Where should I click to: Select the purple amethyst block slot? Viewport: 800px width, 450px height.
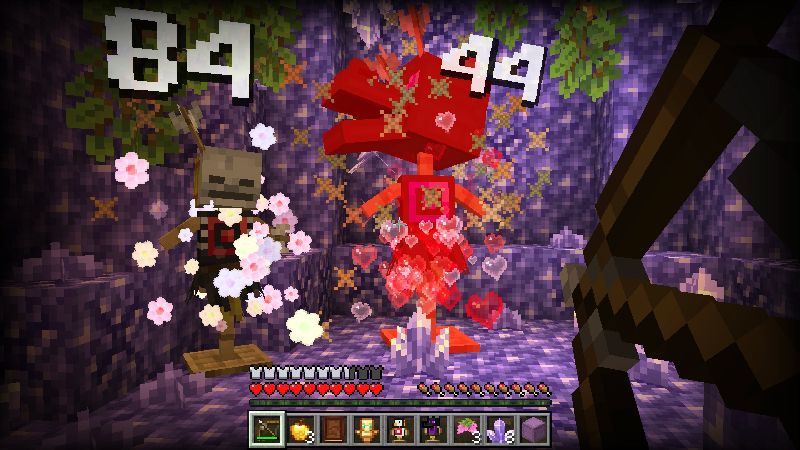pyautogui.click(x=531, y=428)
